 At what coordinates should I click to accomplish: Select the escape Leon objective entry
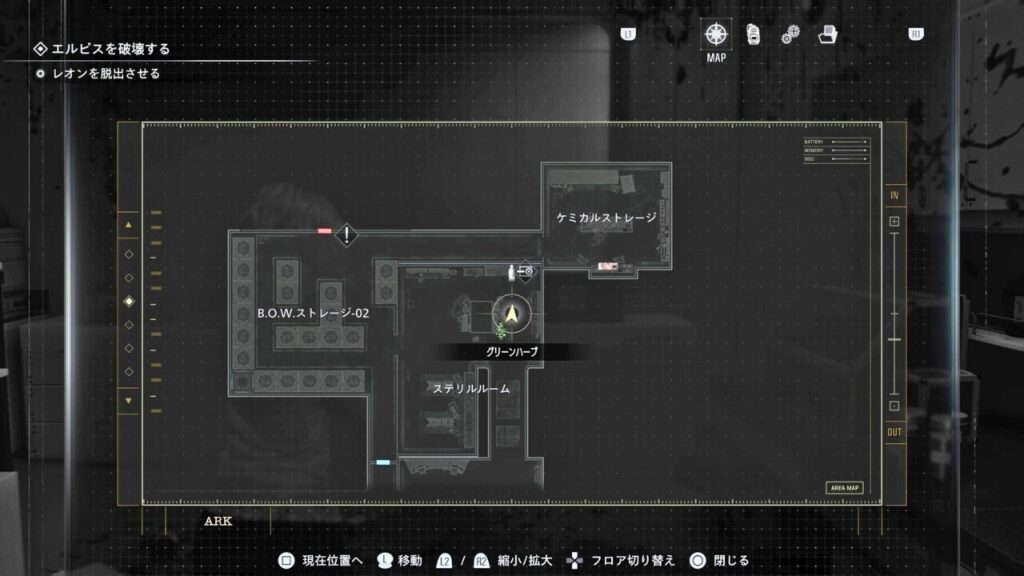pyautogui.click(x=106, y=73)
